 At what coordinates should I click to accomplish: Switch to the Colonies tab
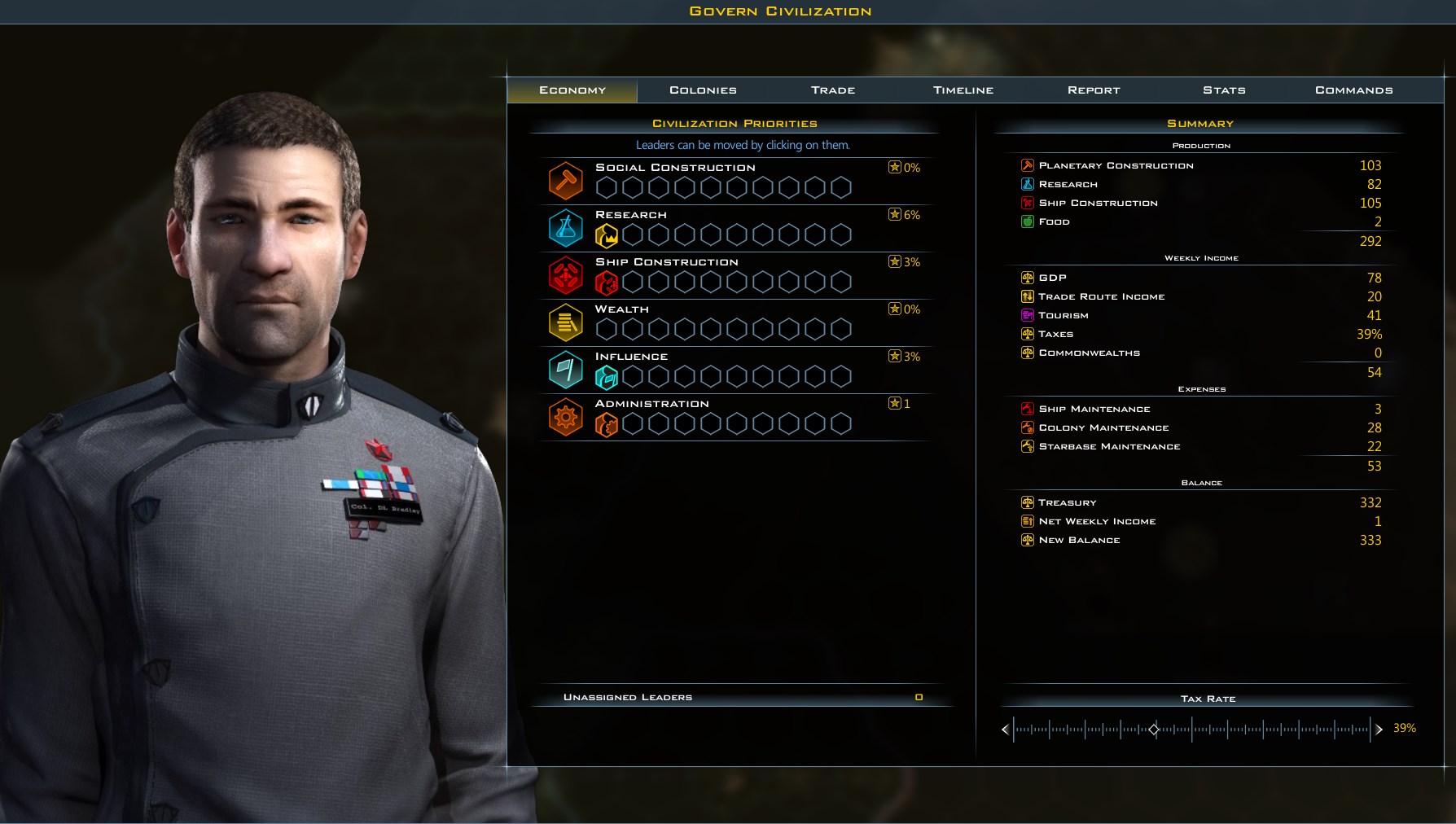[702, 90]
